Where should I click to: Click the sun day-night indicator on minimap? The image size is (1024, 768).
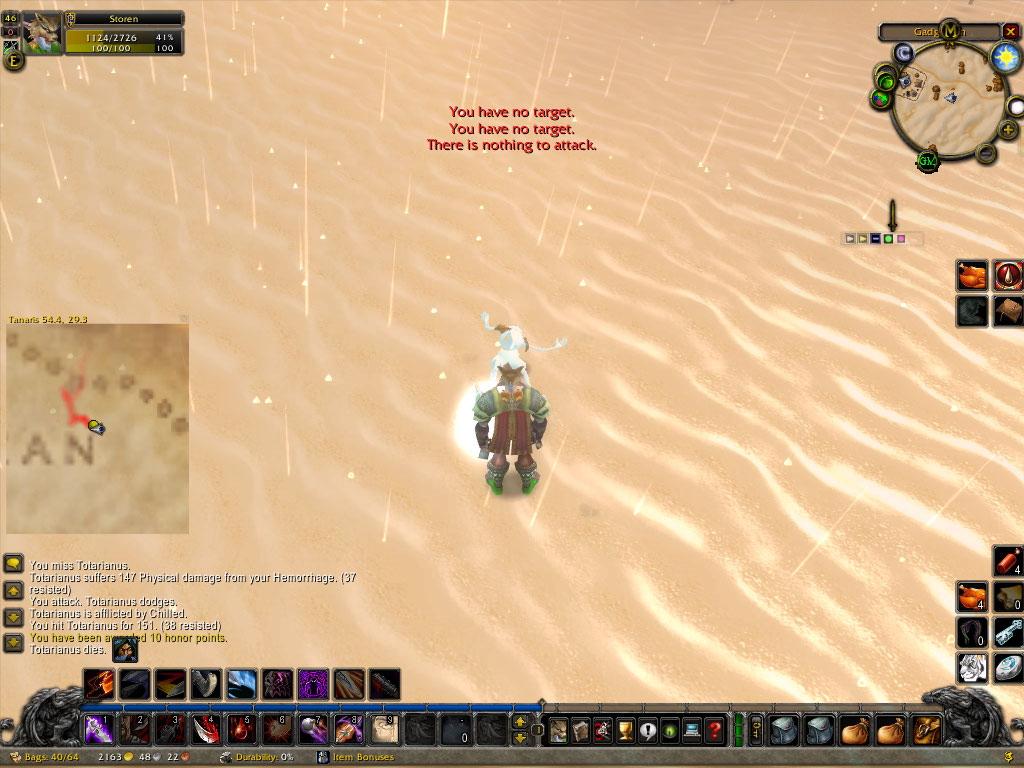pyautogui.click(x=1004, y=57)
